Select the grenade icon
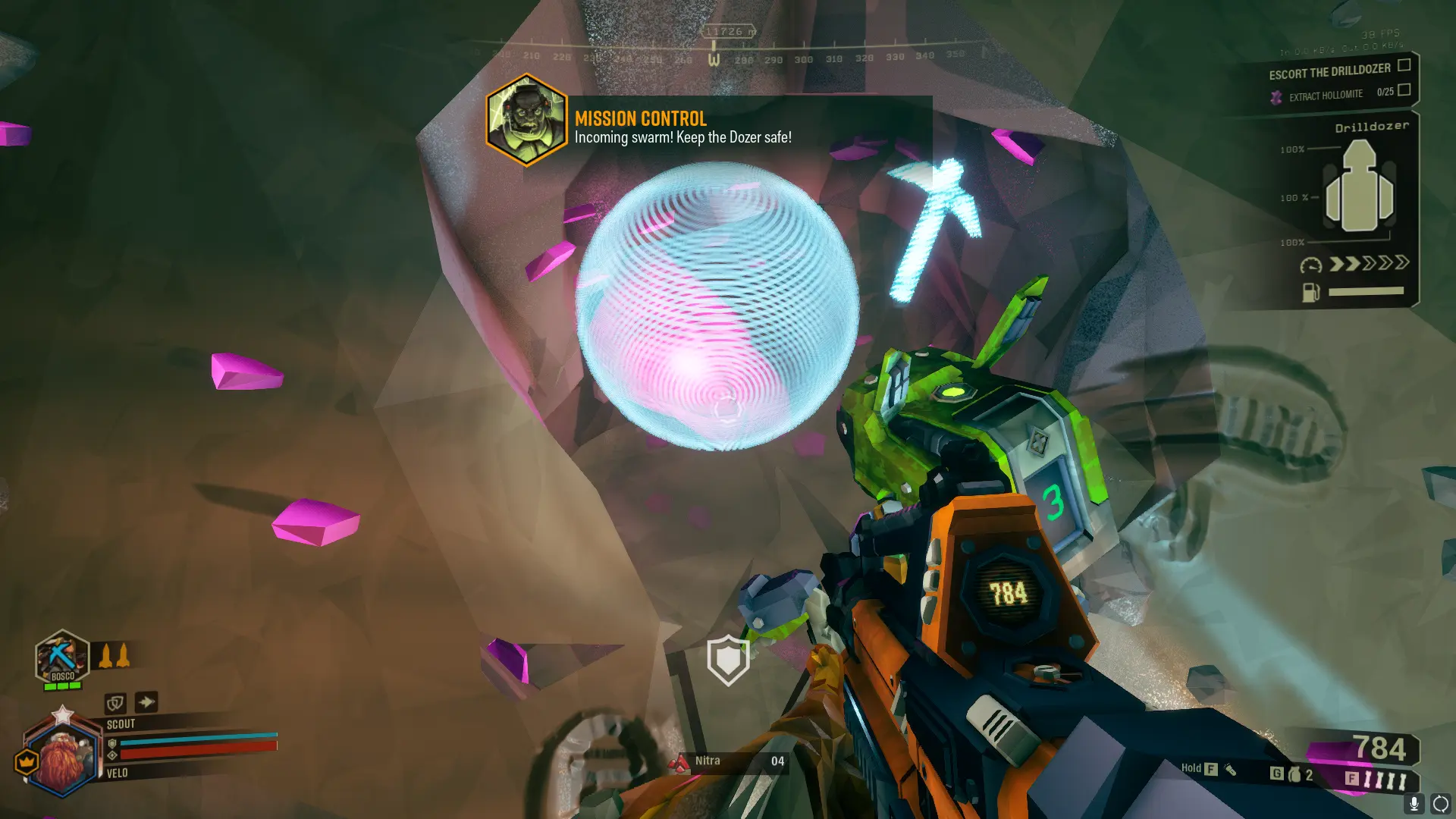This screenshot has height=819, width=1456. tap(1294, 774)
